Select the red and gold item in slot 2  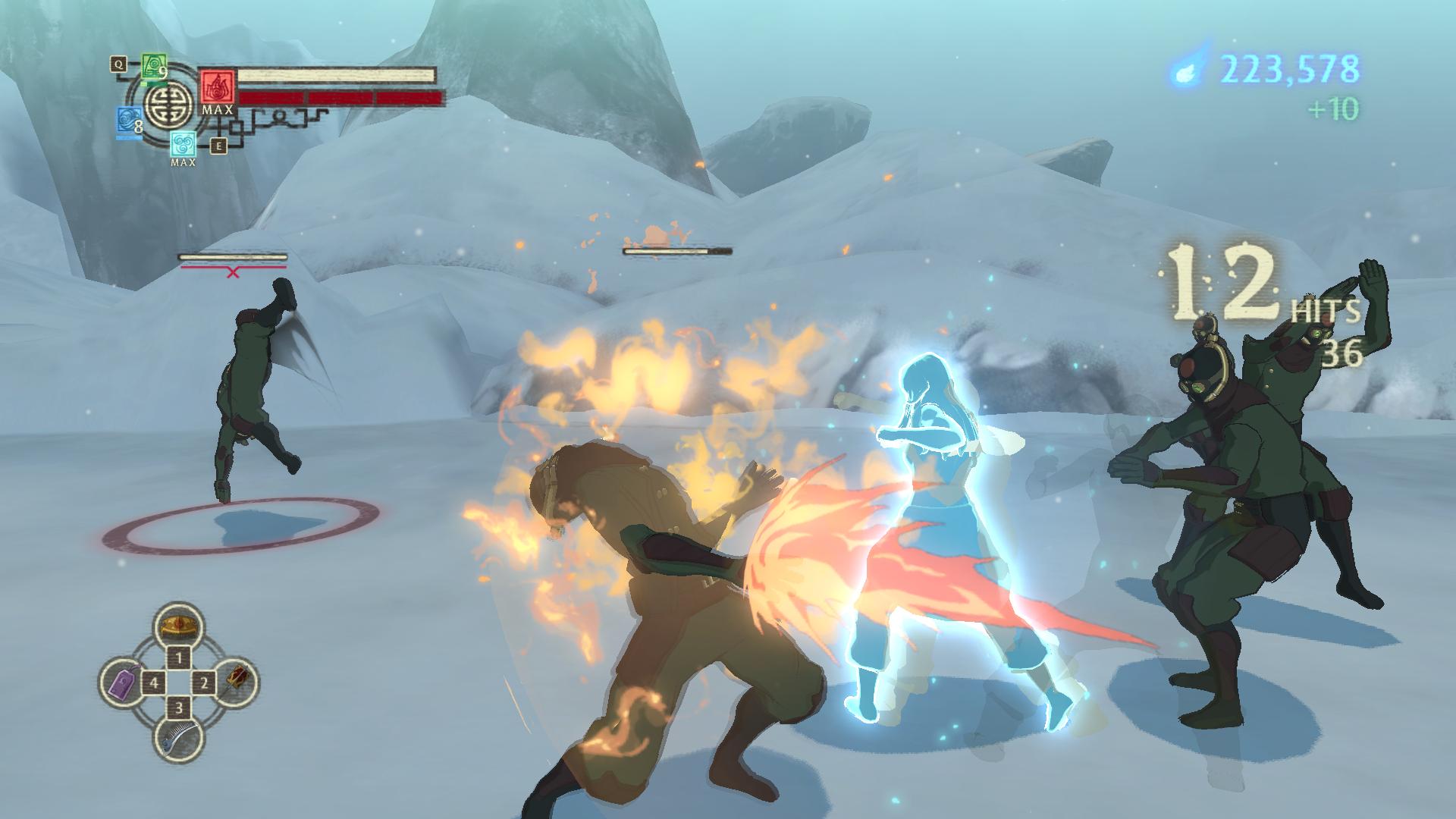pyautogui.click(x=237, y=680)
